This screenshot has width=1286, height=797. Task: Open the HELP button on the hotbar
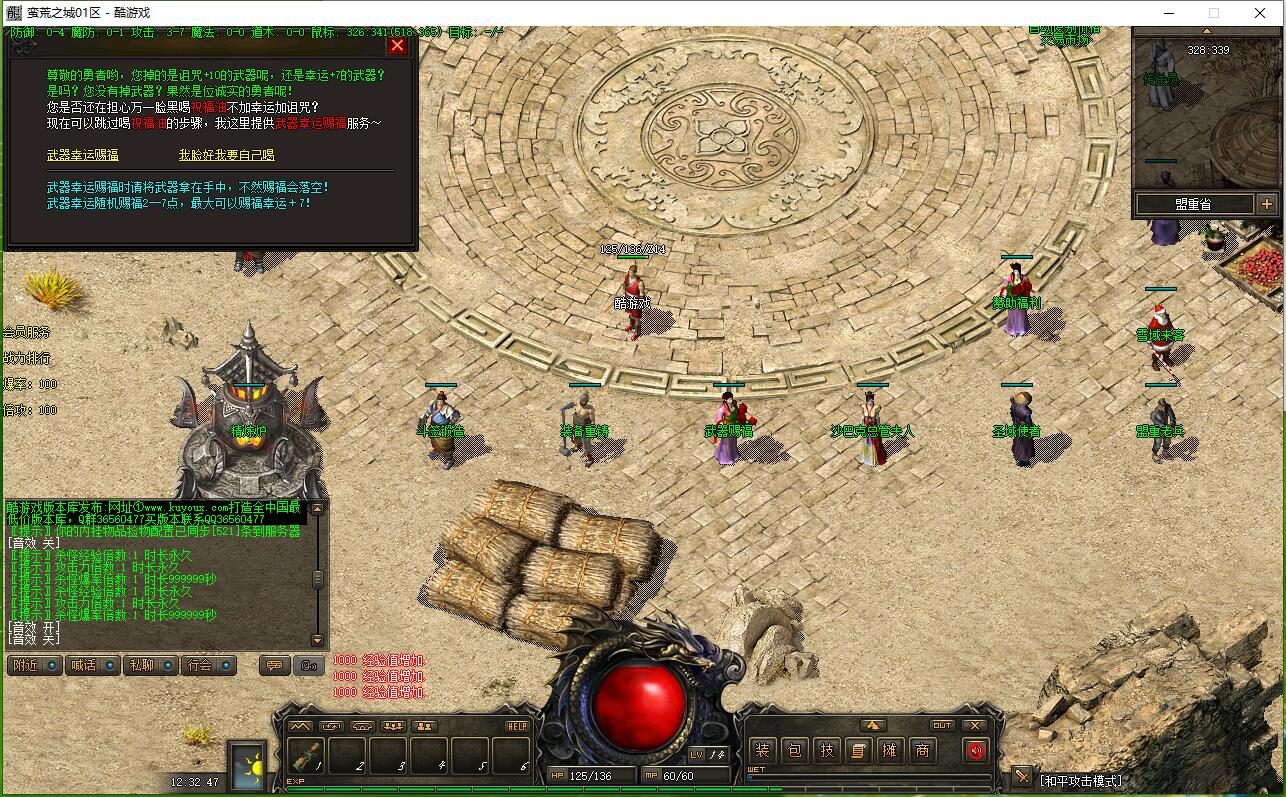pyautogui.click(x=517, y=726)
